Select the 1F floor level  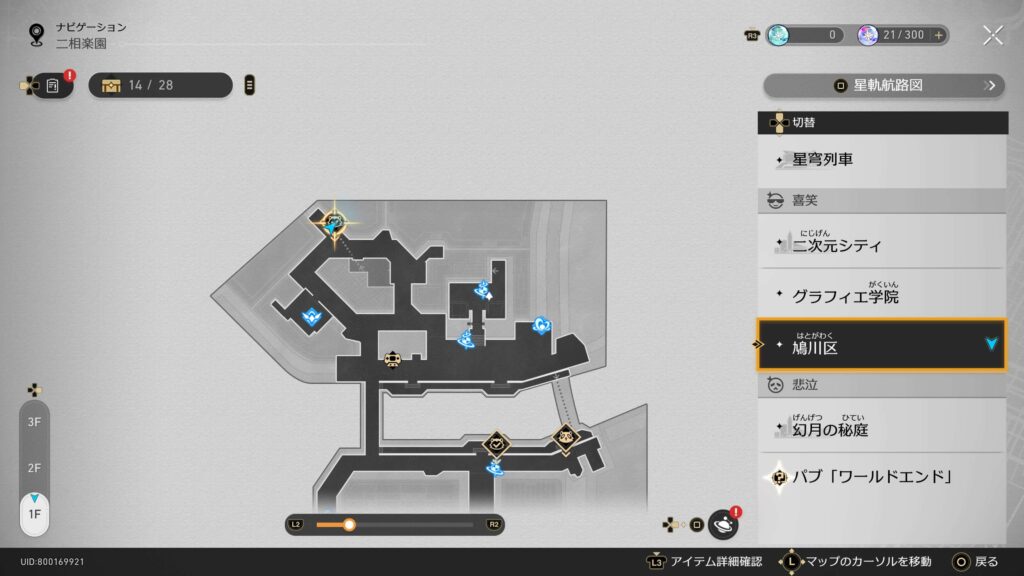click(34, 514)
